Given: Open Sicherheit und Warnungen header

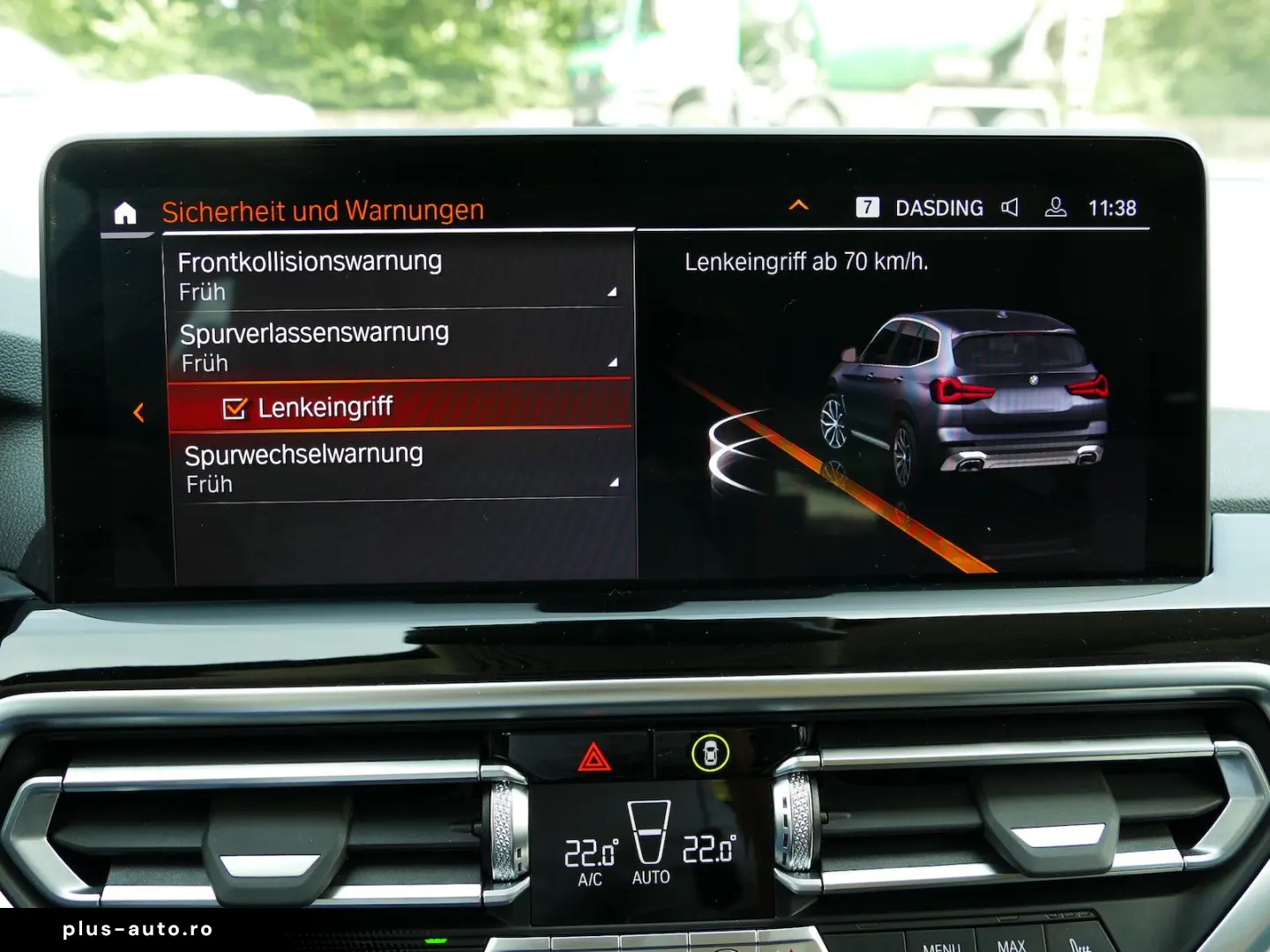Looking at the screenshot, I should 322,211.
